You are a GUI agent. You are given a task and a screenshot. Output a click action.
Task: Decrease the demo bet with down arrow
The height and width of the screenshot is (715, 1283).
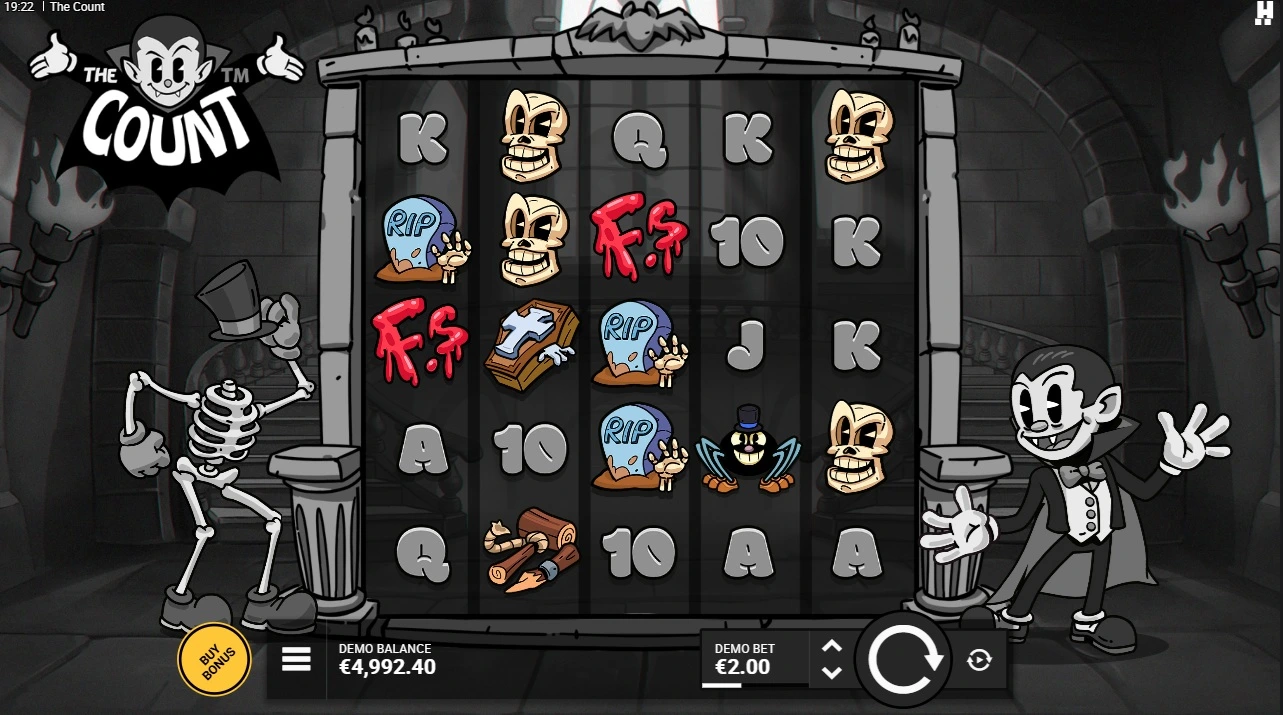point(831,673)
